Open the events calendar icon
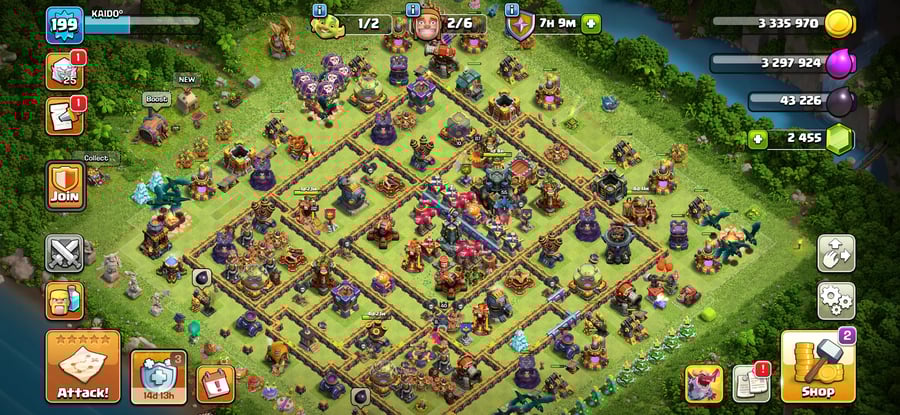The height and width of the screenshot is (415, 900). tap(215, 382)
